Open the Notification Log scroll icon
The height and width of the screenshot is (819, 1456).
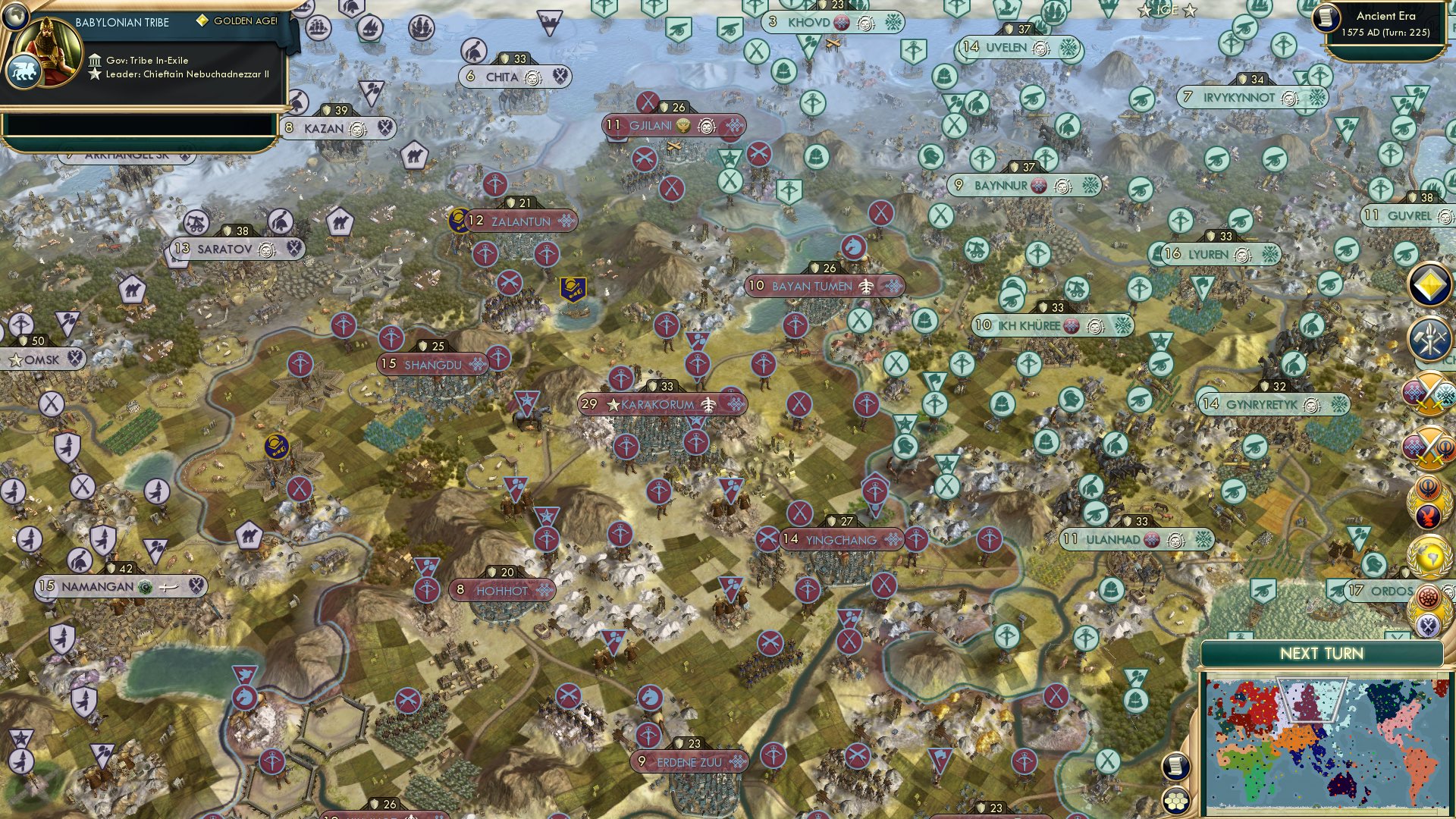(x=1175, y=767)
